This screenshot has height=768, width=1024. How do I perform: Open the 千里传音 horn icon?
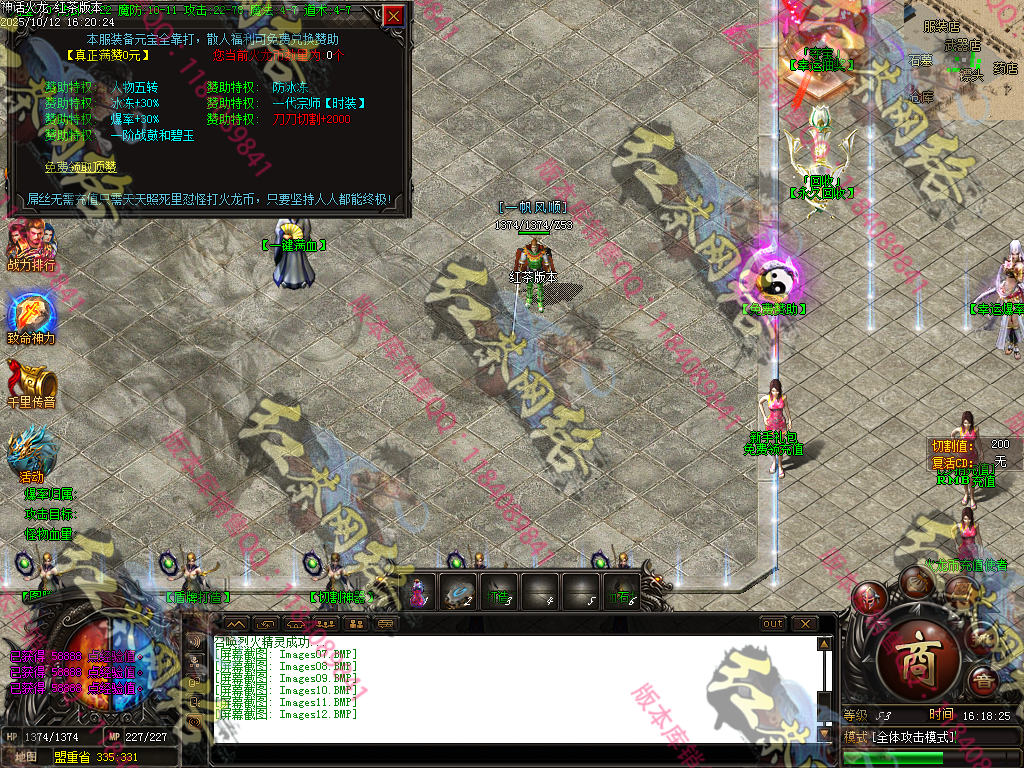click(31, 381)
